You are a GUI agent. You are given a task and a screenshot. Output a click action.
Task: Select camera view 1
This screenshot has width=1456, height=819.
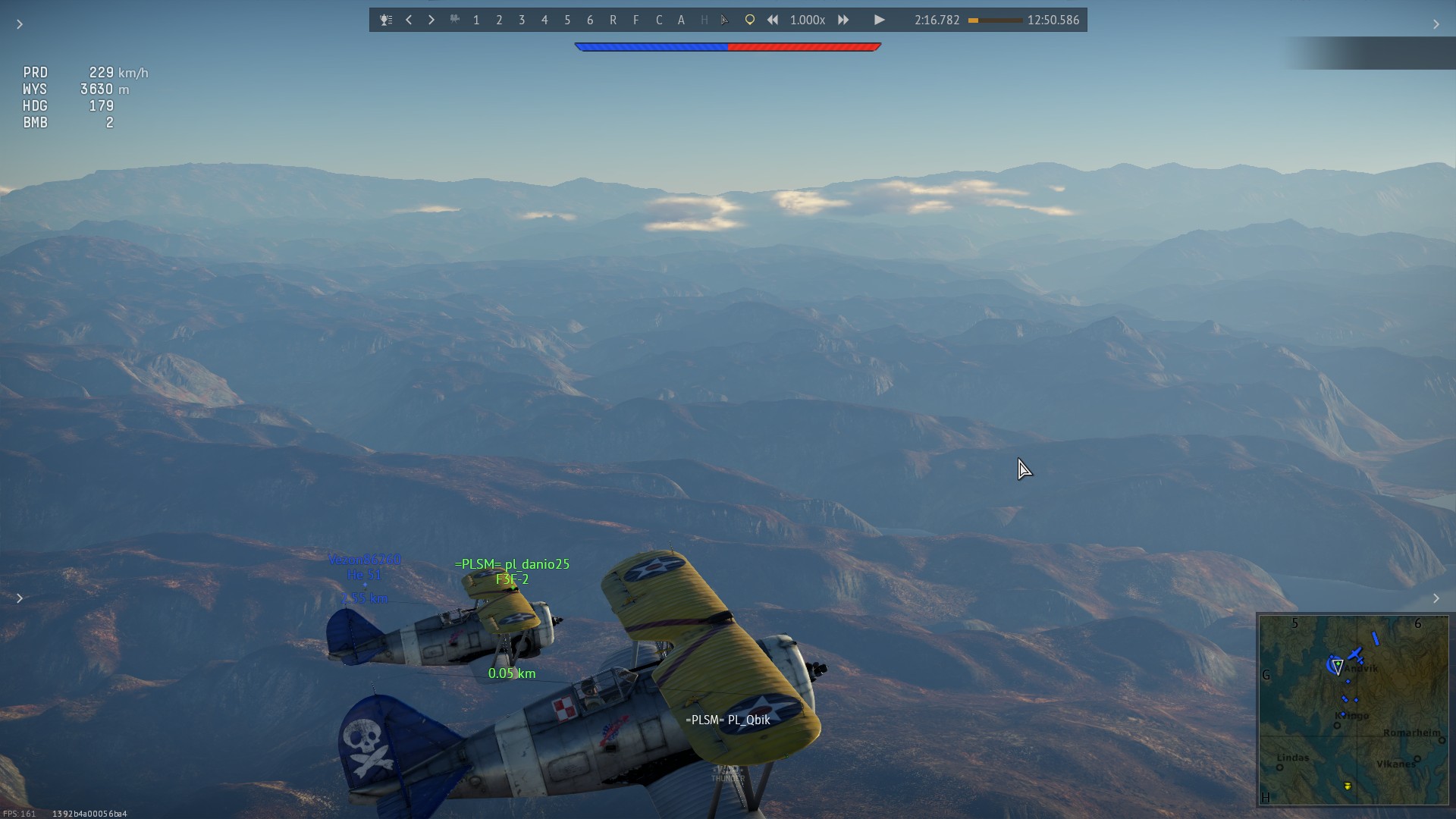coord(476,20)
